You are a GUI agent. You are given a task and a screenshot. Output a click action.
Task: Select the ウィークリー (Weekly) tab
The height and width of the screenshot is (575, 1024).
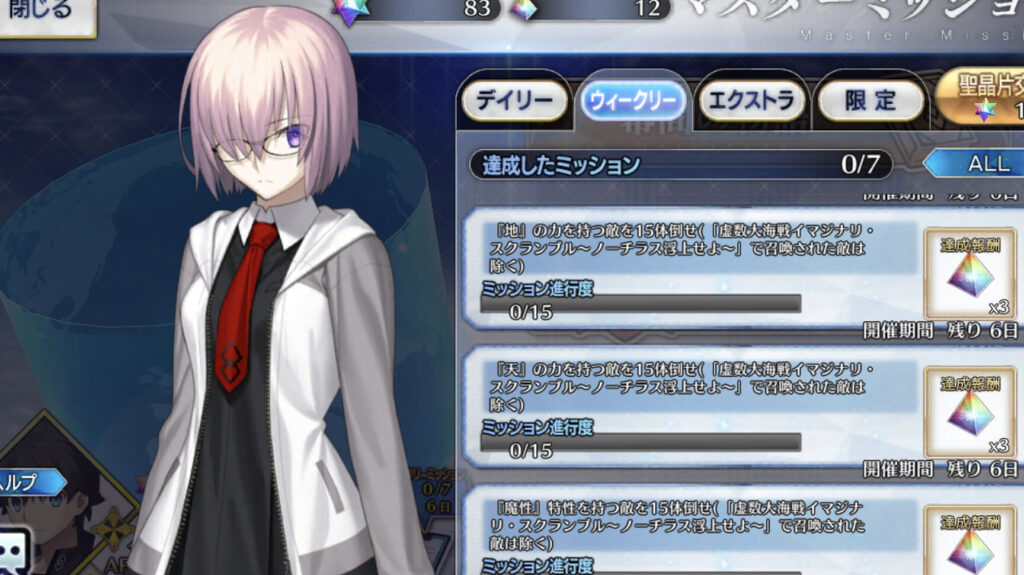coord(634,100)
